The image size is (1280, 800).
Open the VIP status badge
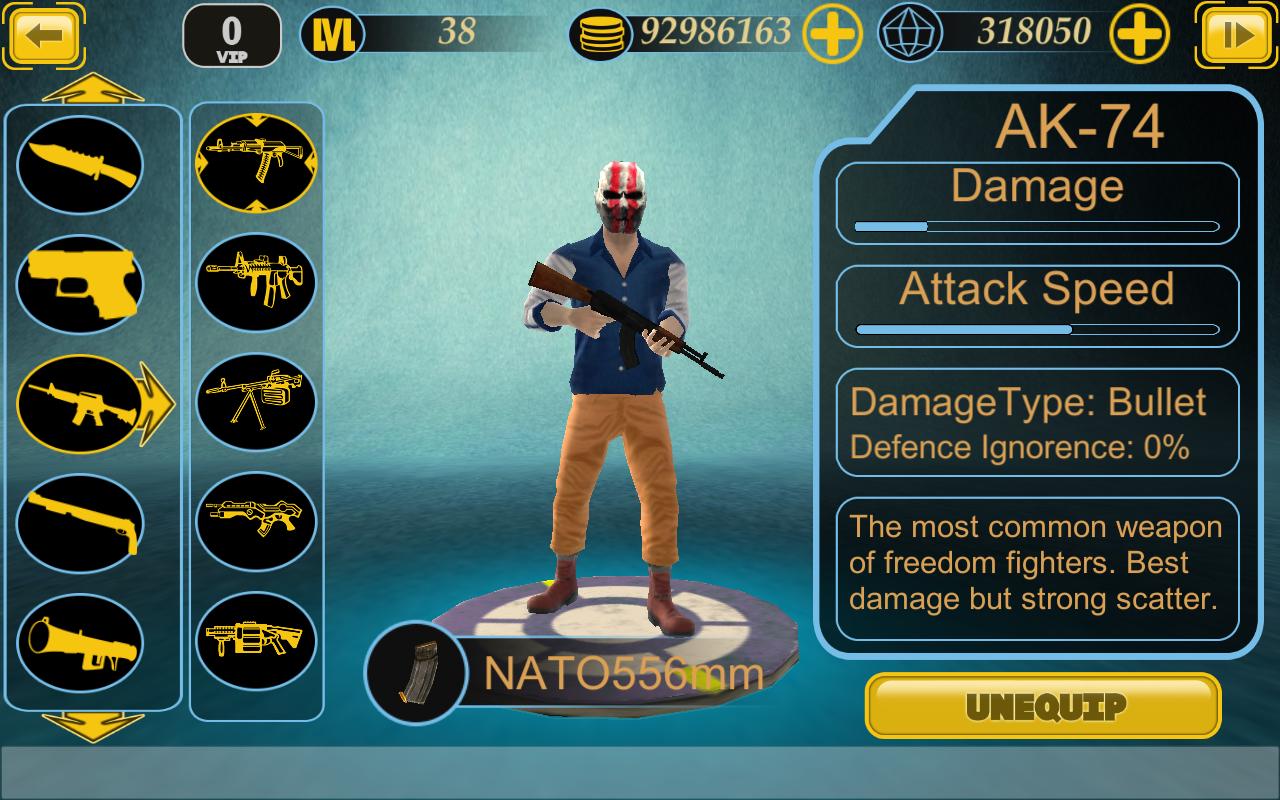click(231, 36)
